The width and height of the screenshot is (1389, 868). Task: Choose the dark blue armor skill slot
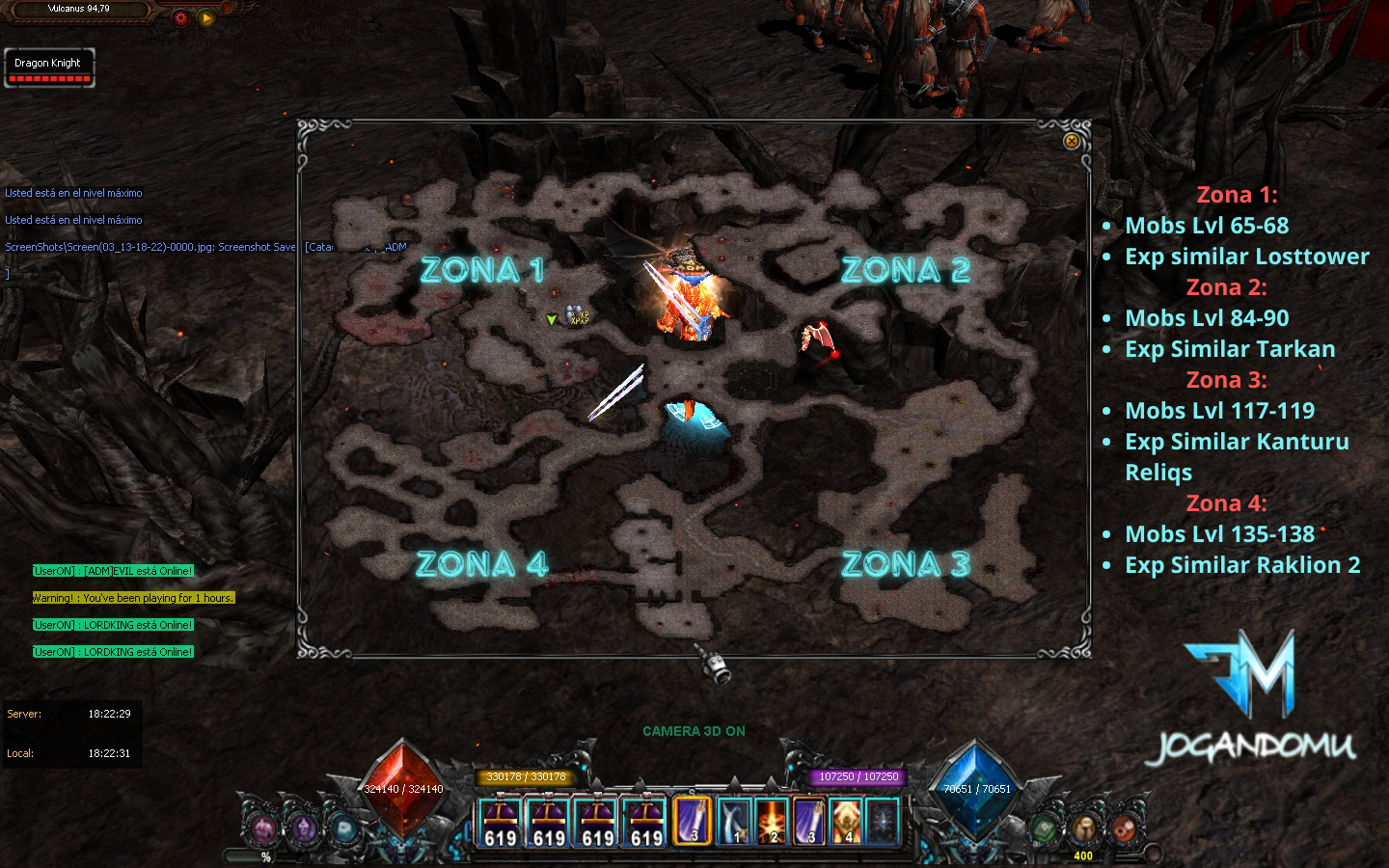[883, 822]
